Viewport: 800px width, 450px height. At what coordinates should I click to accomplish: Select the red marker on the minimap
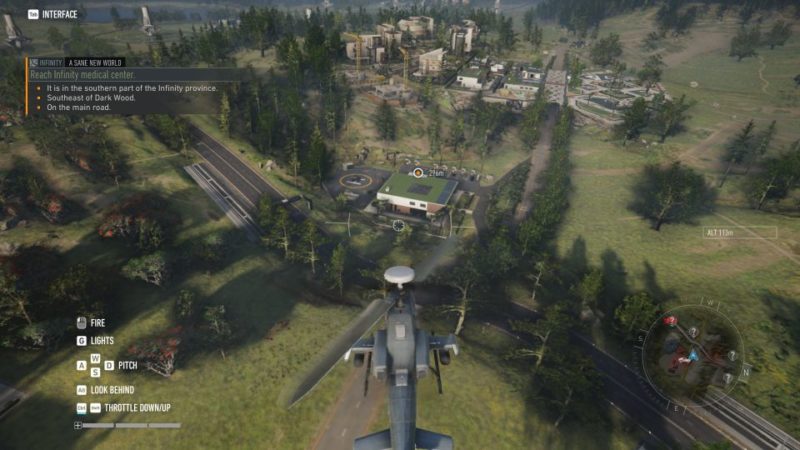[668, 322]
